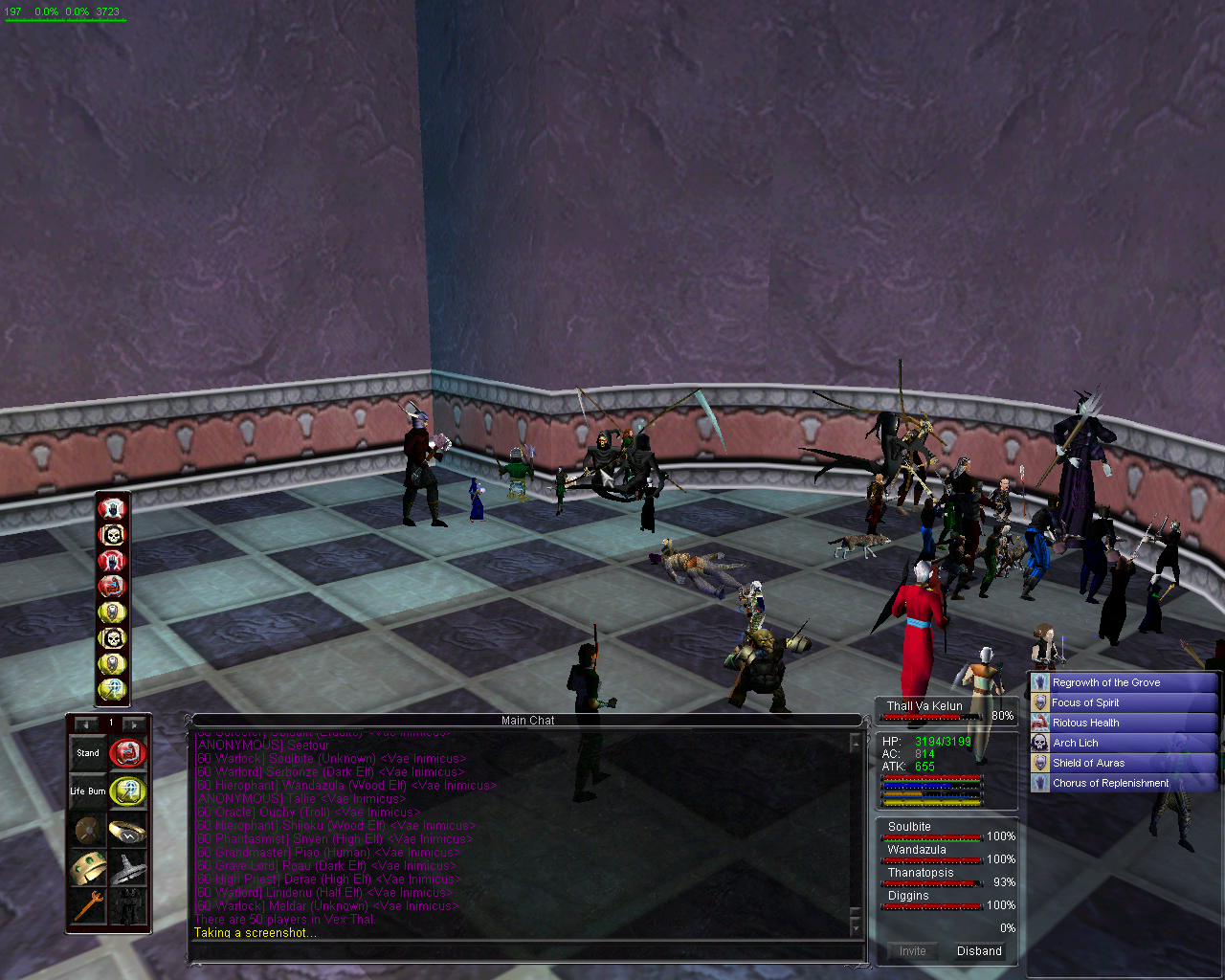Click the Chorus of Replenishment buff

(x=1110, y=783)
